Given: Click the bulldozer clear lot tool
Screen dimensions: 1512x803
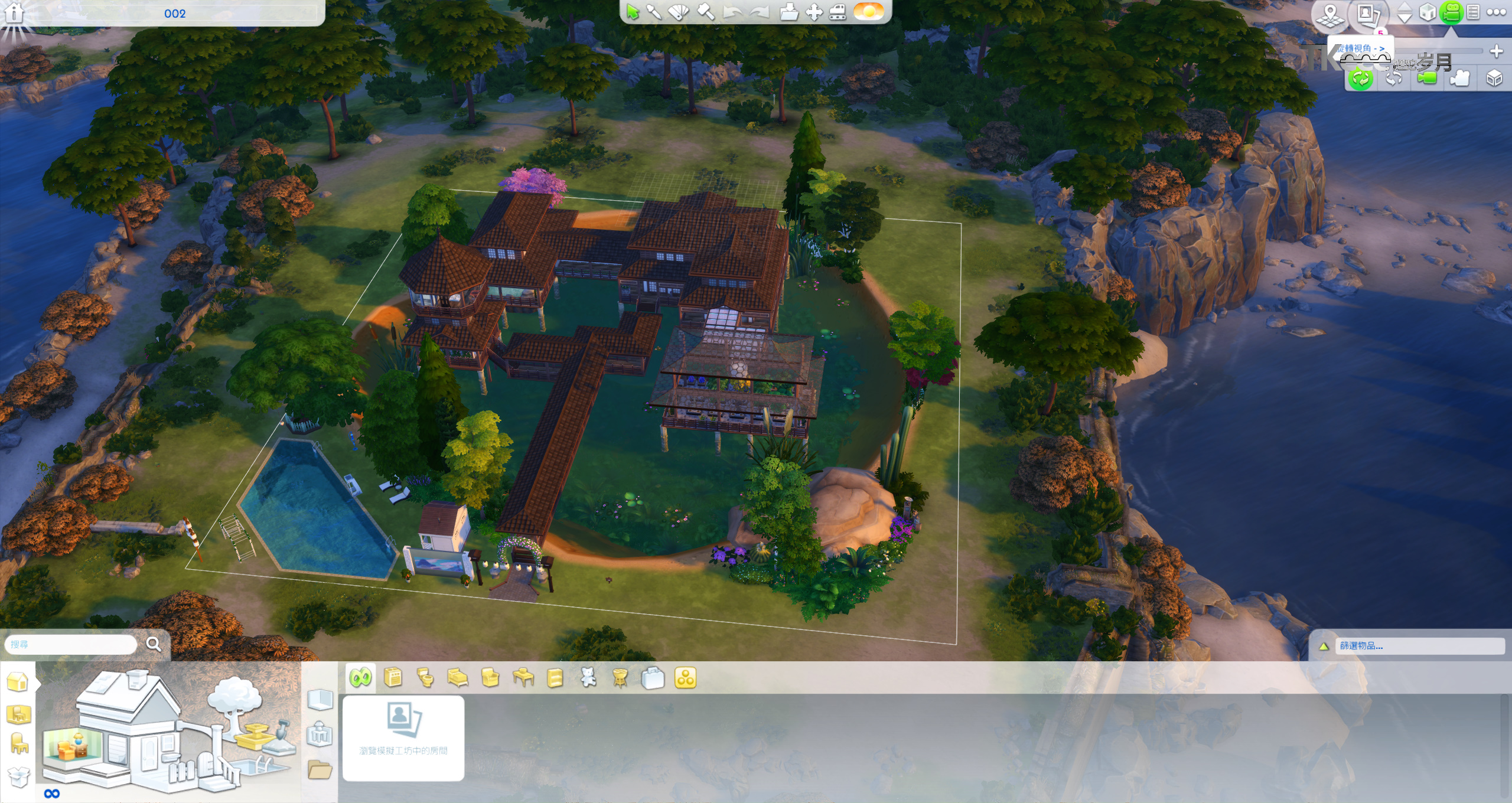Looking at the screenshot, I should click(x=837, y=12).
